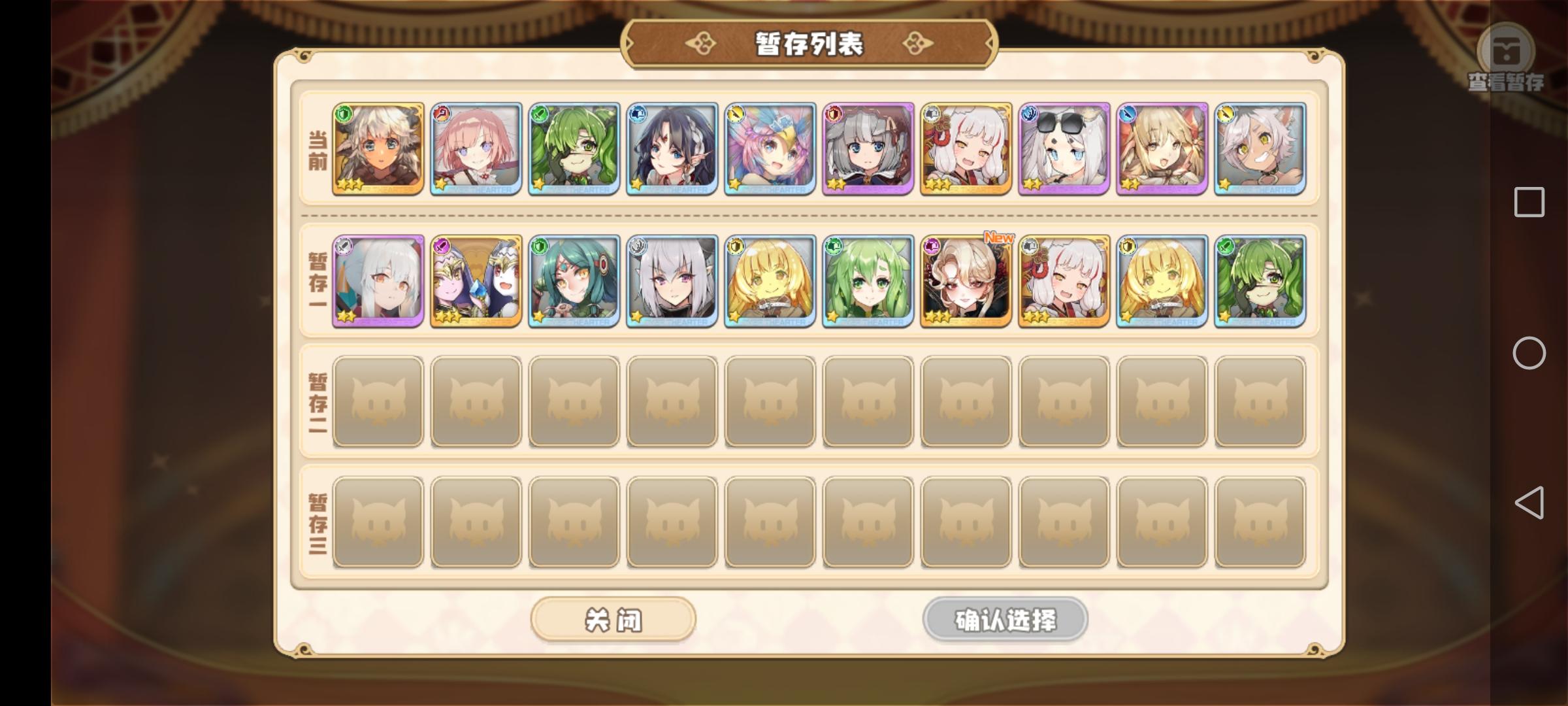Select the colorful feathered-headdress character in 当前 row
This screenshot has width=1568, height=706.
tap(770, 150)
